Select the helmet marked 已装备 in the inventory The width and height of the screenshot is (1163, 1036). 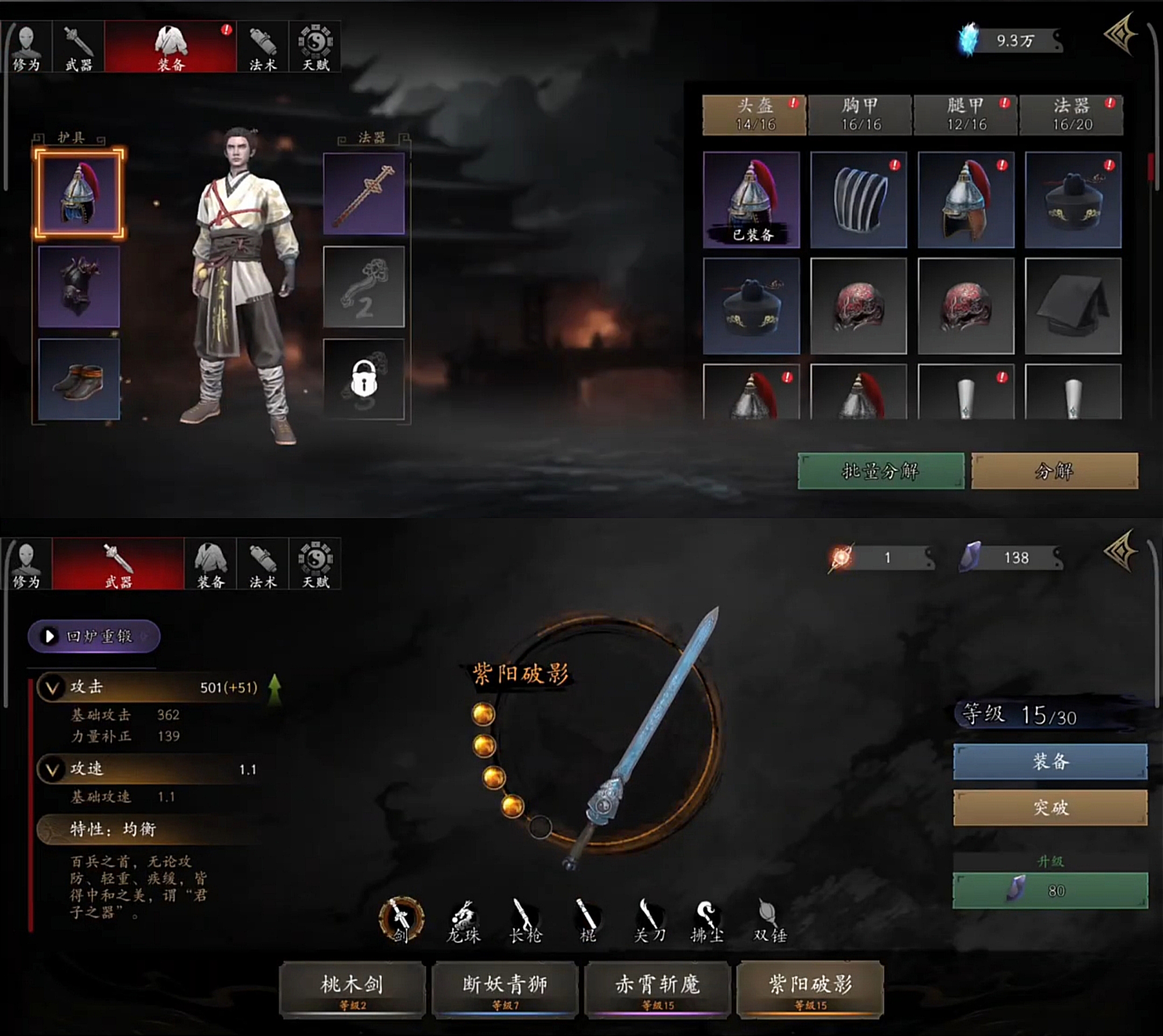(x=752, y=199)
